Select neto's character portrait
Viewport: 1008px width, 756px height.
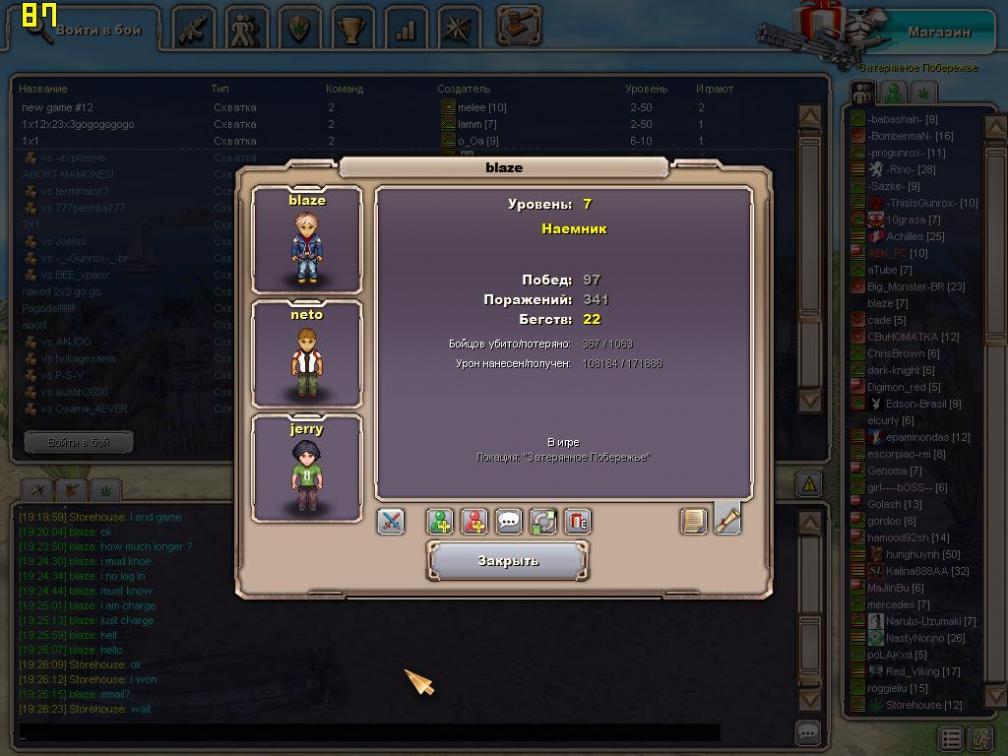[307, 354]
